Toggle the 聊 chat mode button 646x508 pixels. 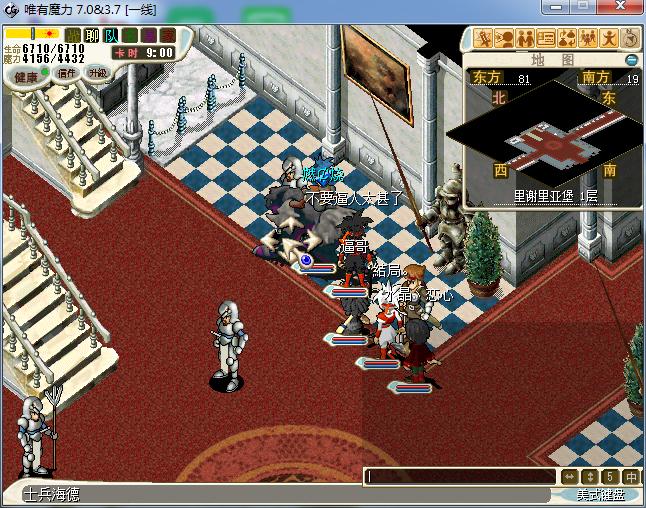tap(92, 36)
